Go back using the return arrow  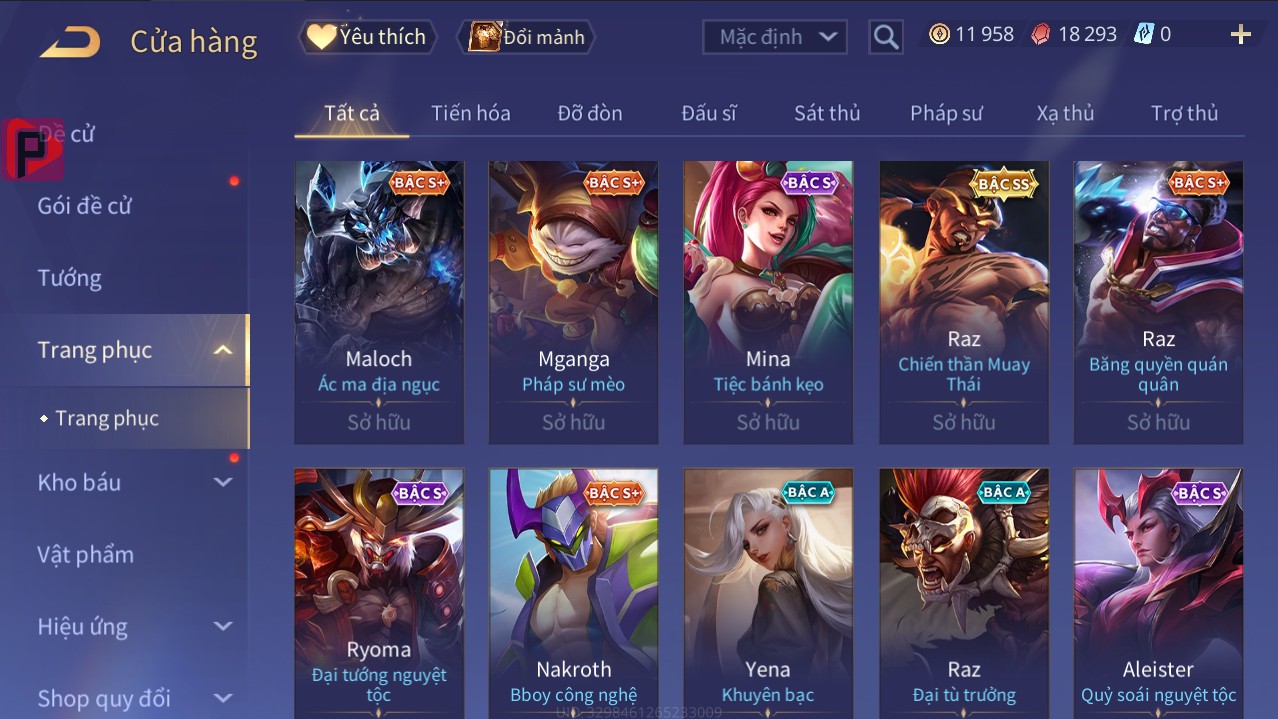[x=70, y=42]
